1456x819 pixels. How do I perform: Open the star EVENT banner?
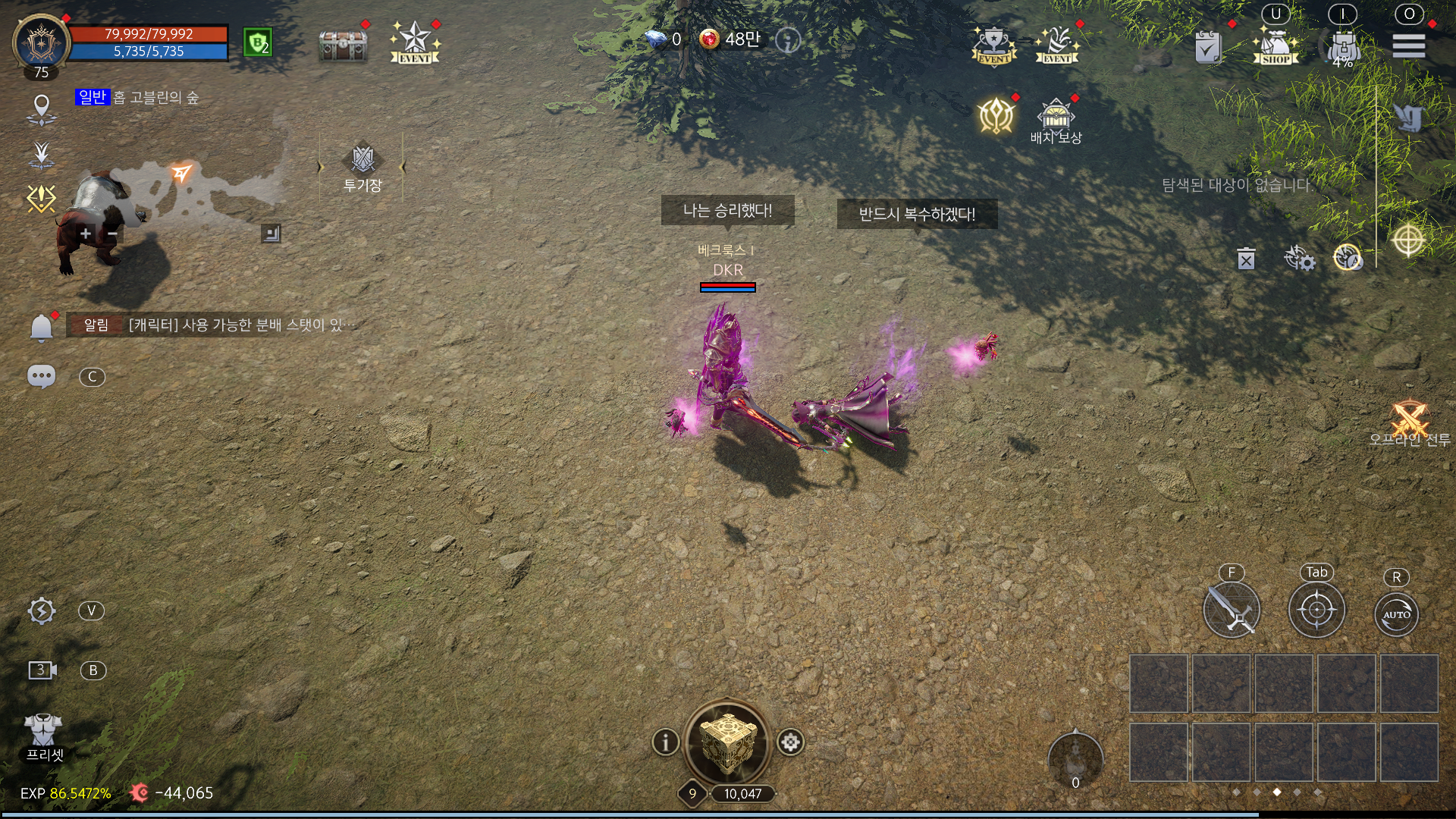click(415, 42)
